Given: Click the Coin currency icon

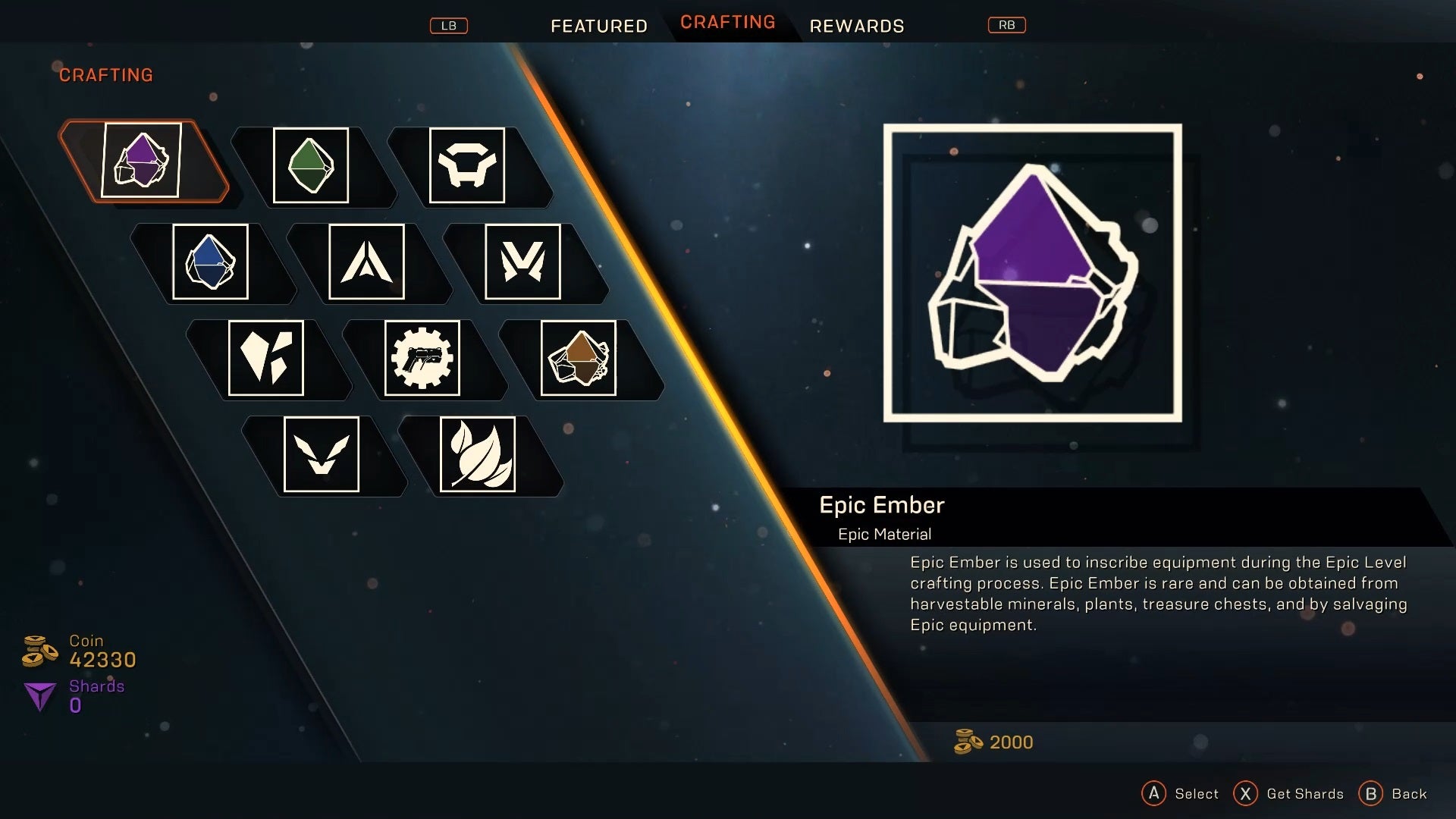Looking at the screenshot, I should pos(38,651).
